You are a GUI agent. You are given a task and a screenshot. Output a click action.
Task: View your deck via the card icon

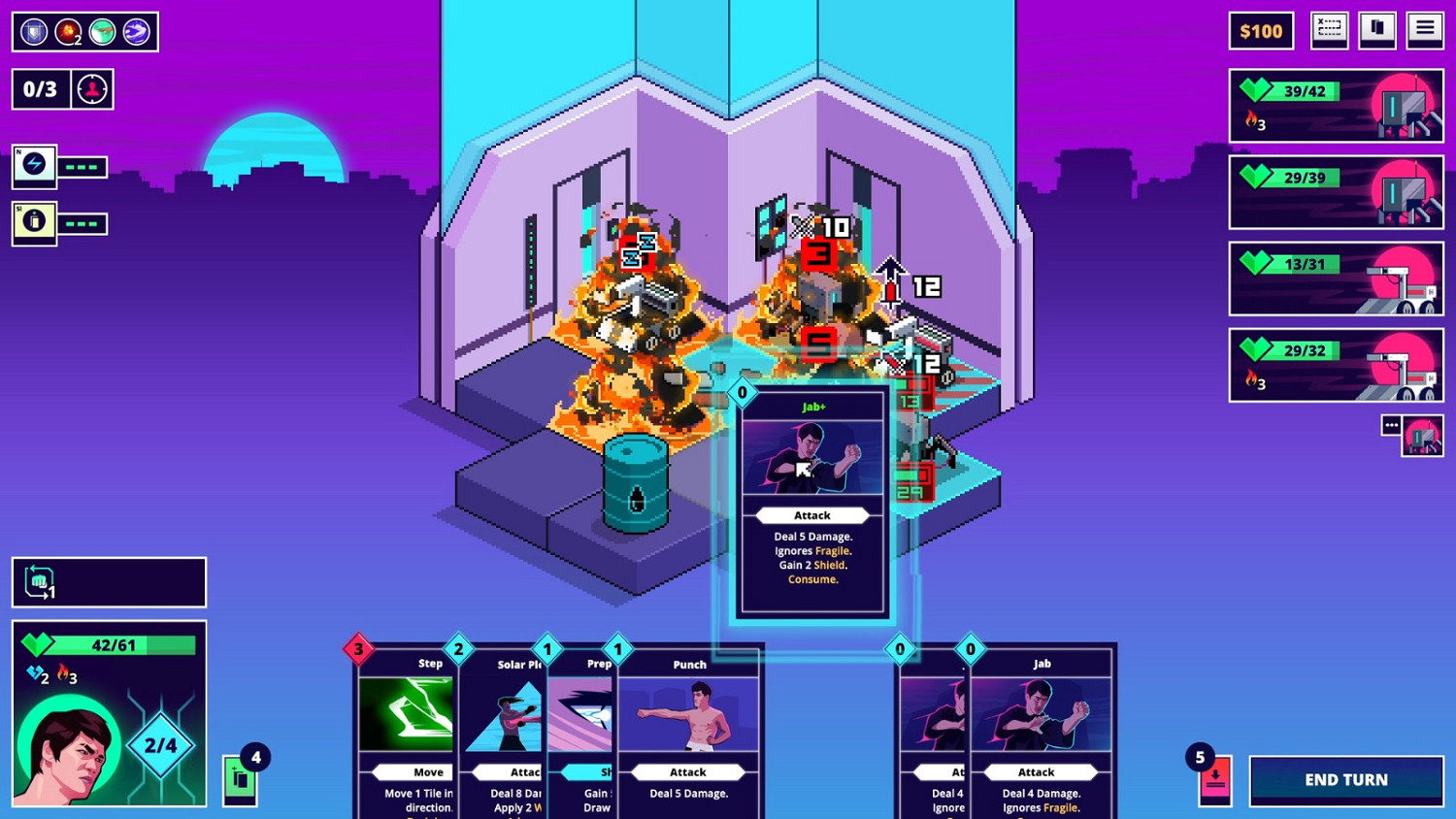click(1376, 28)
